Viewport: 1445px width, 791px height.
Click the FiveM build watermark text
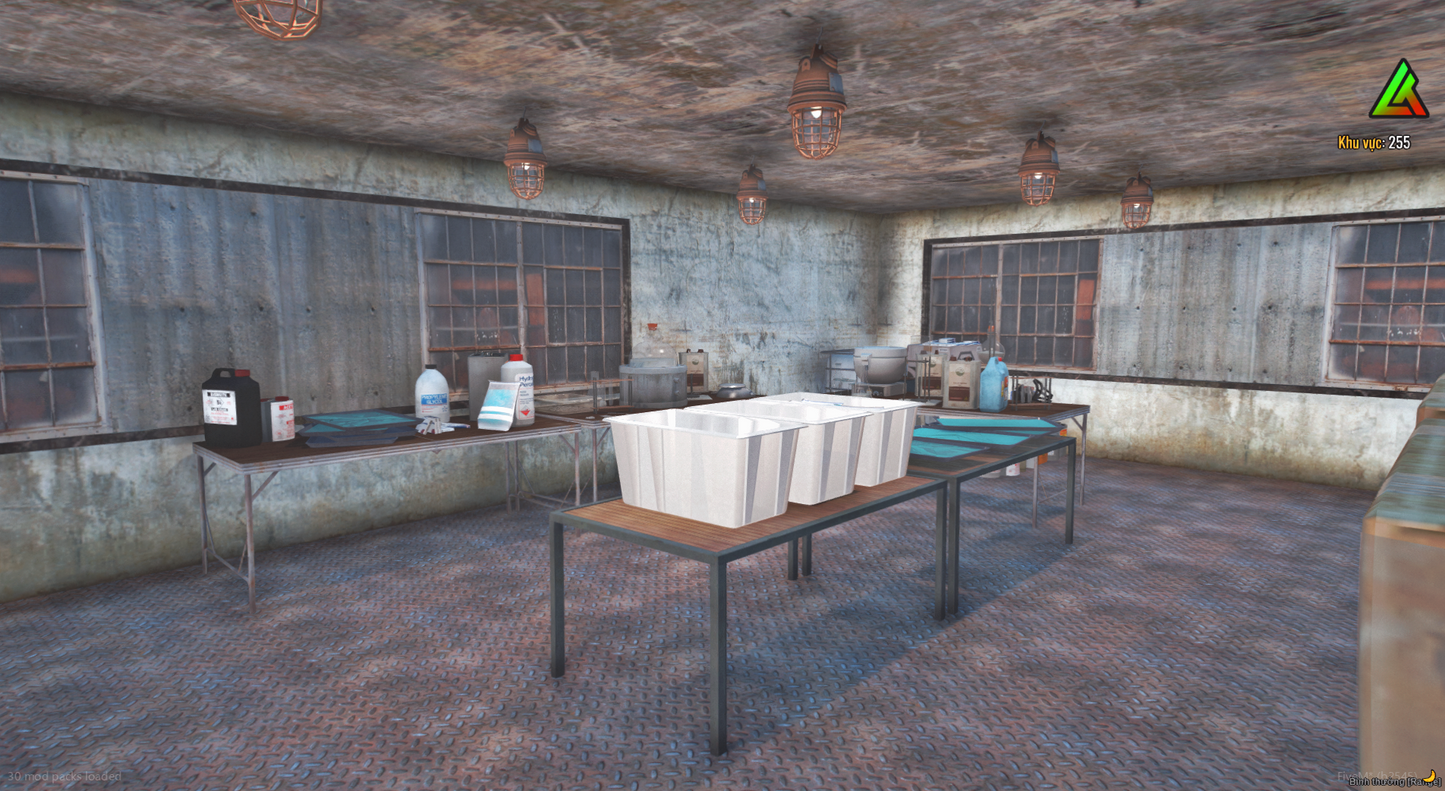coord(1377,774)
